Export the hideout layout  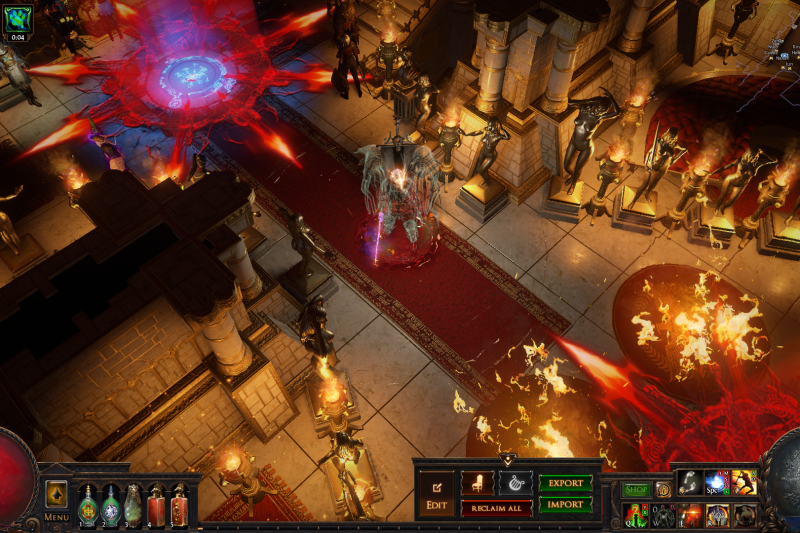click(x=565, y=483)
